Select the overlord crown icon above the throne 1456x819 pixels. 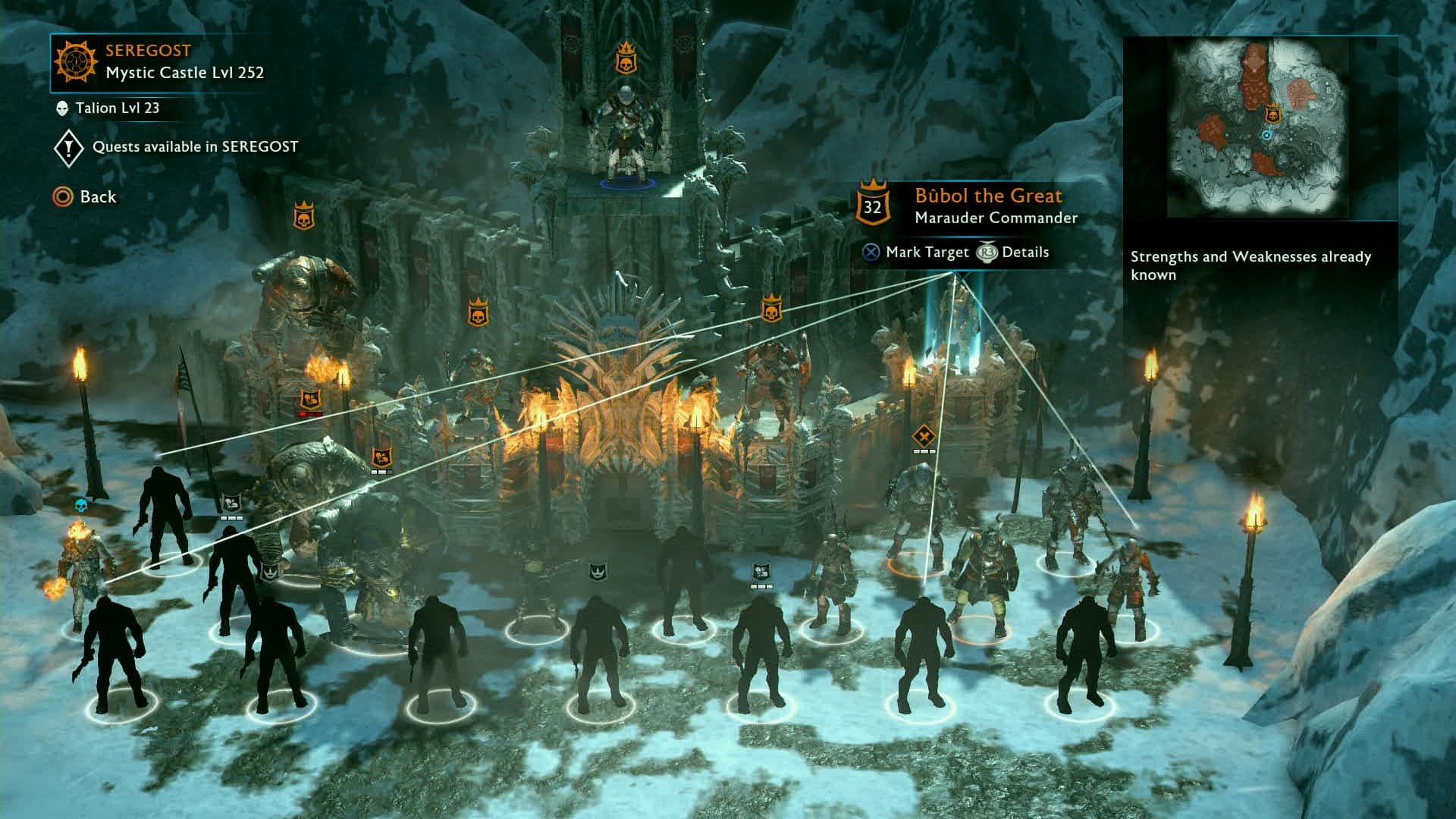click(x=625, y=58)
